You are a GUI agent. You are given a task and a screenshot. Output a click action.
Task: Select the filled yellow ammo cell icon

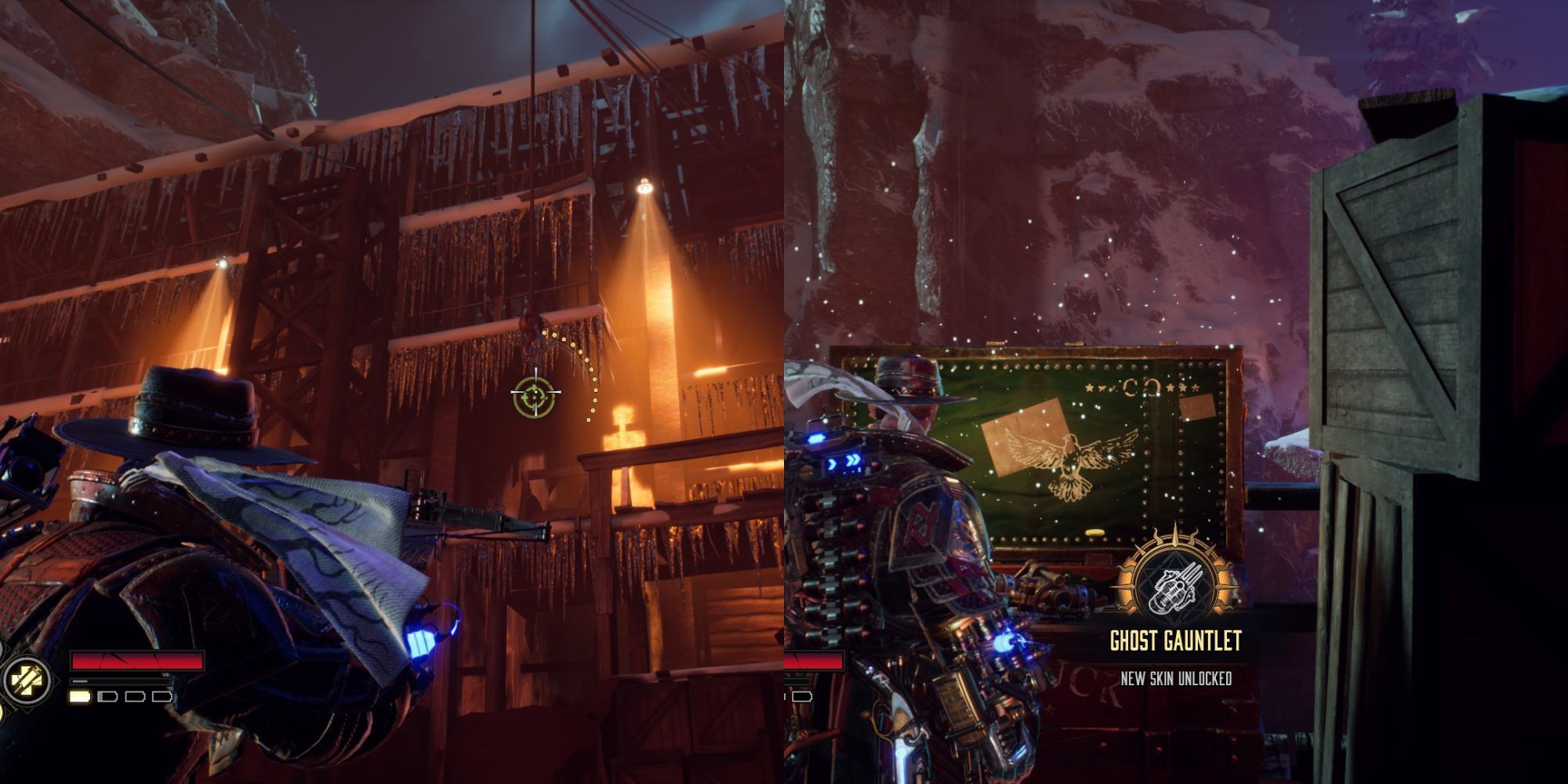tap(79, 696)
